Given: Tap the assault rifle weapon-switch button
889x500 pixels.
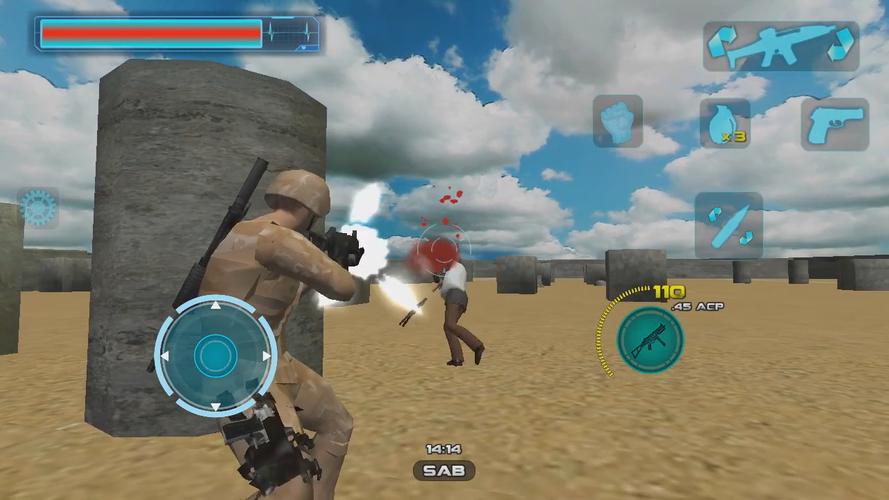Looking at the screenshot, I should 780,46.
